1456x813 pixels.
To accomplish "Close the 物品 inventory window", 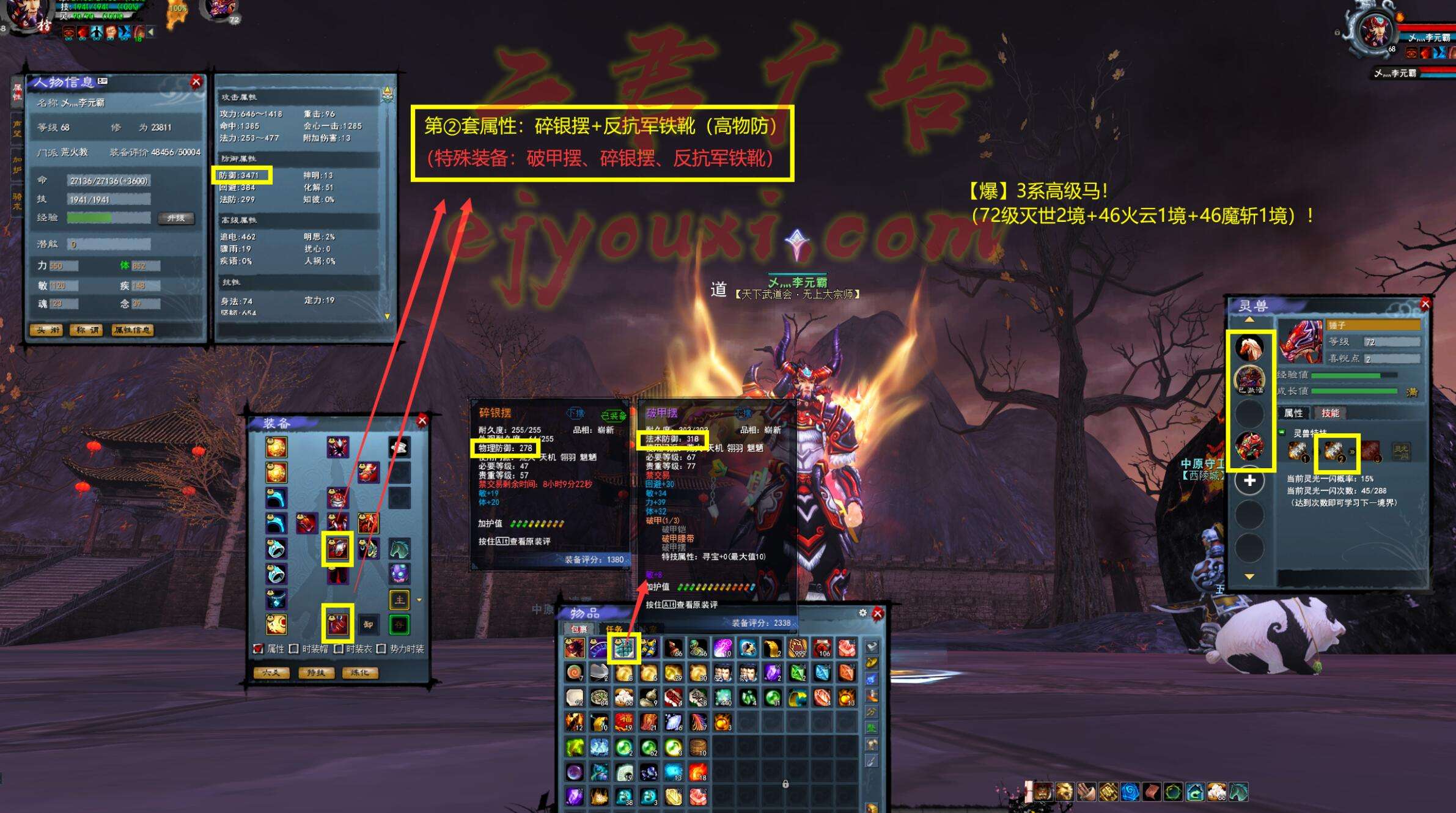I will 878,613.
